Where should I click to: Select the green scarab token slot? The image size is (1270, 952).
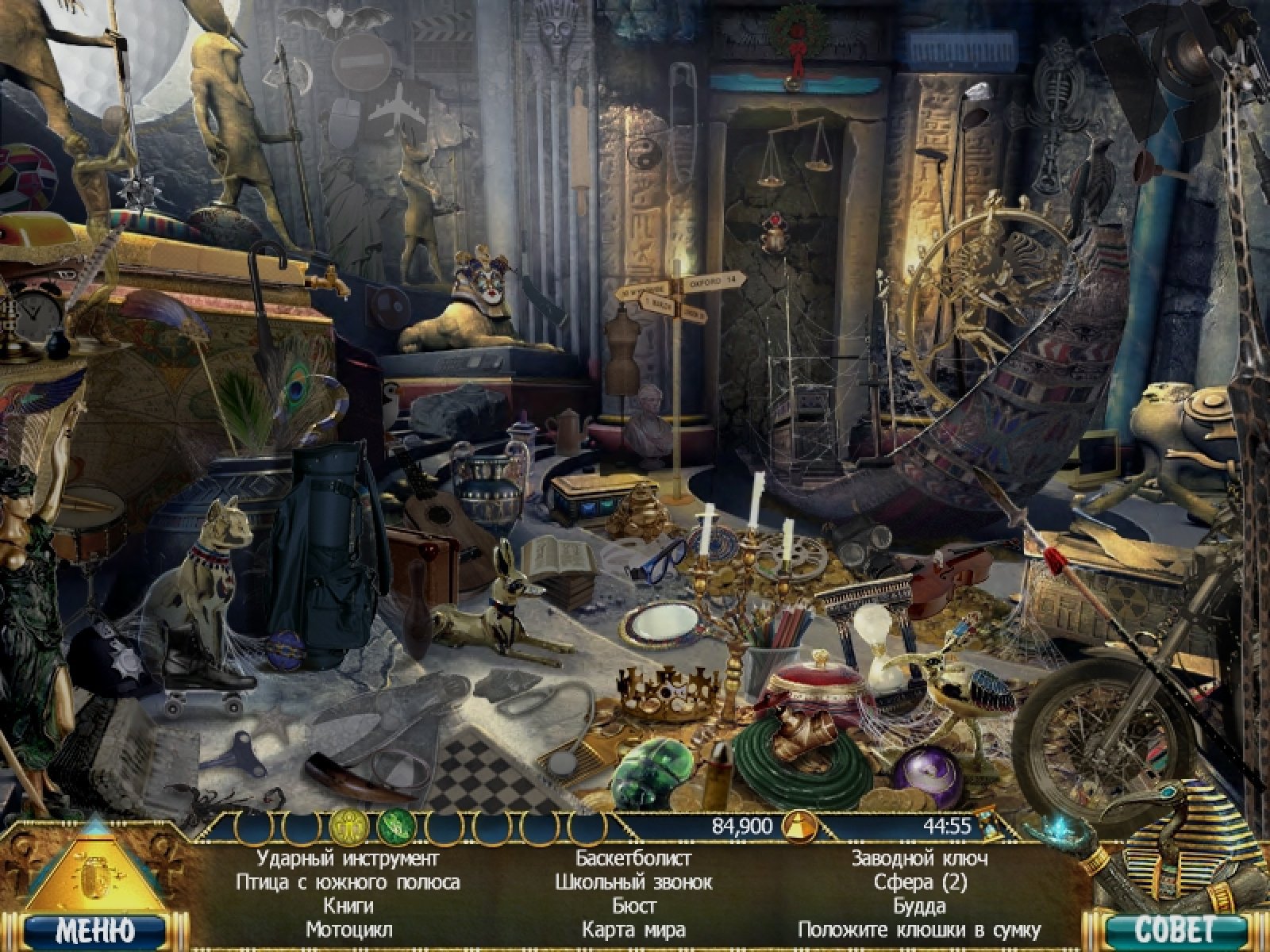click(x=392, y=827)
